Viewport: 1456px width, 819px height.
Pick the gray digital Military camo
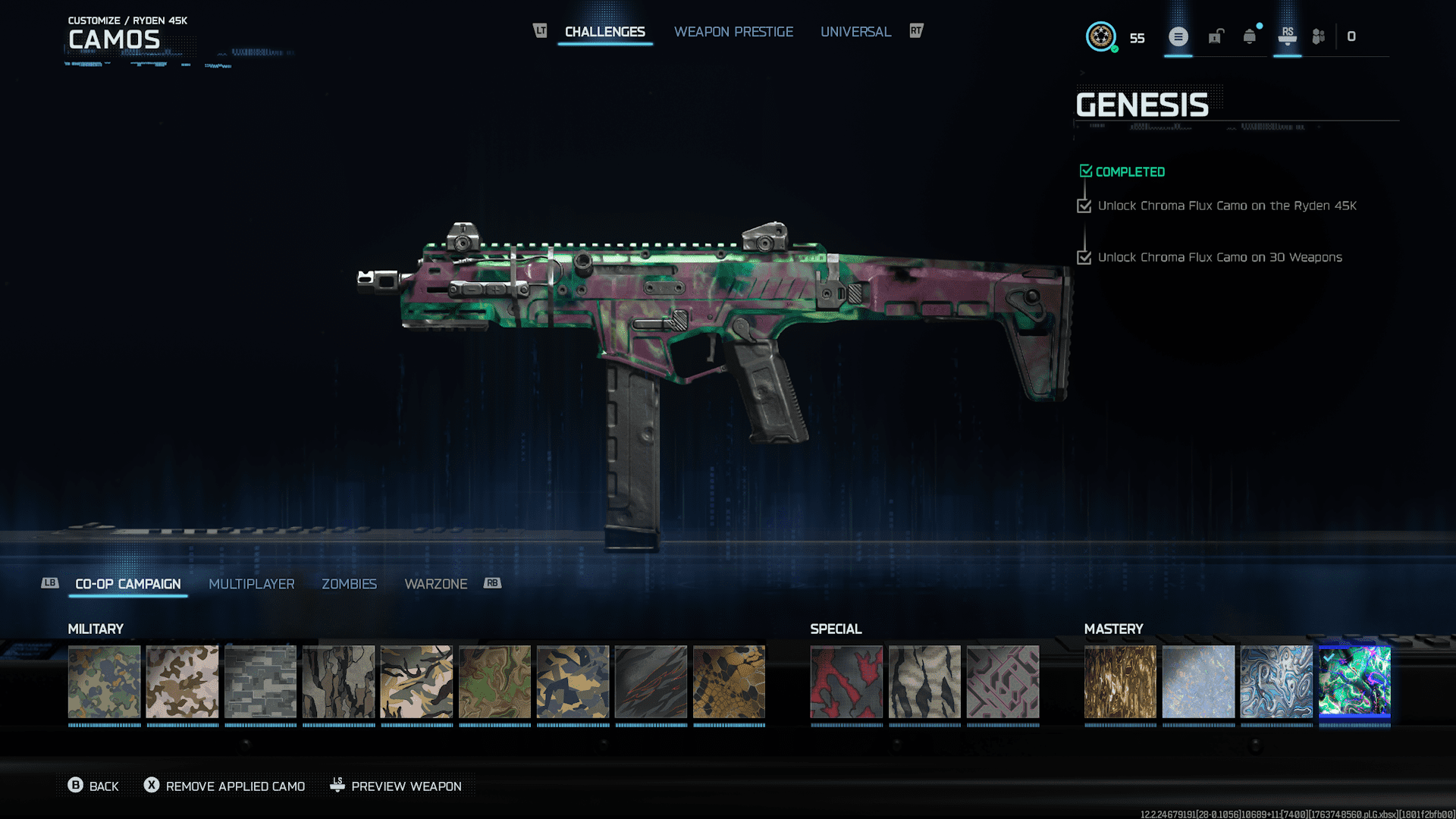pos(260,681)
